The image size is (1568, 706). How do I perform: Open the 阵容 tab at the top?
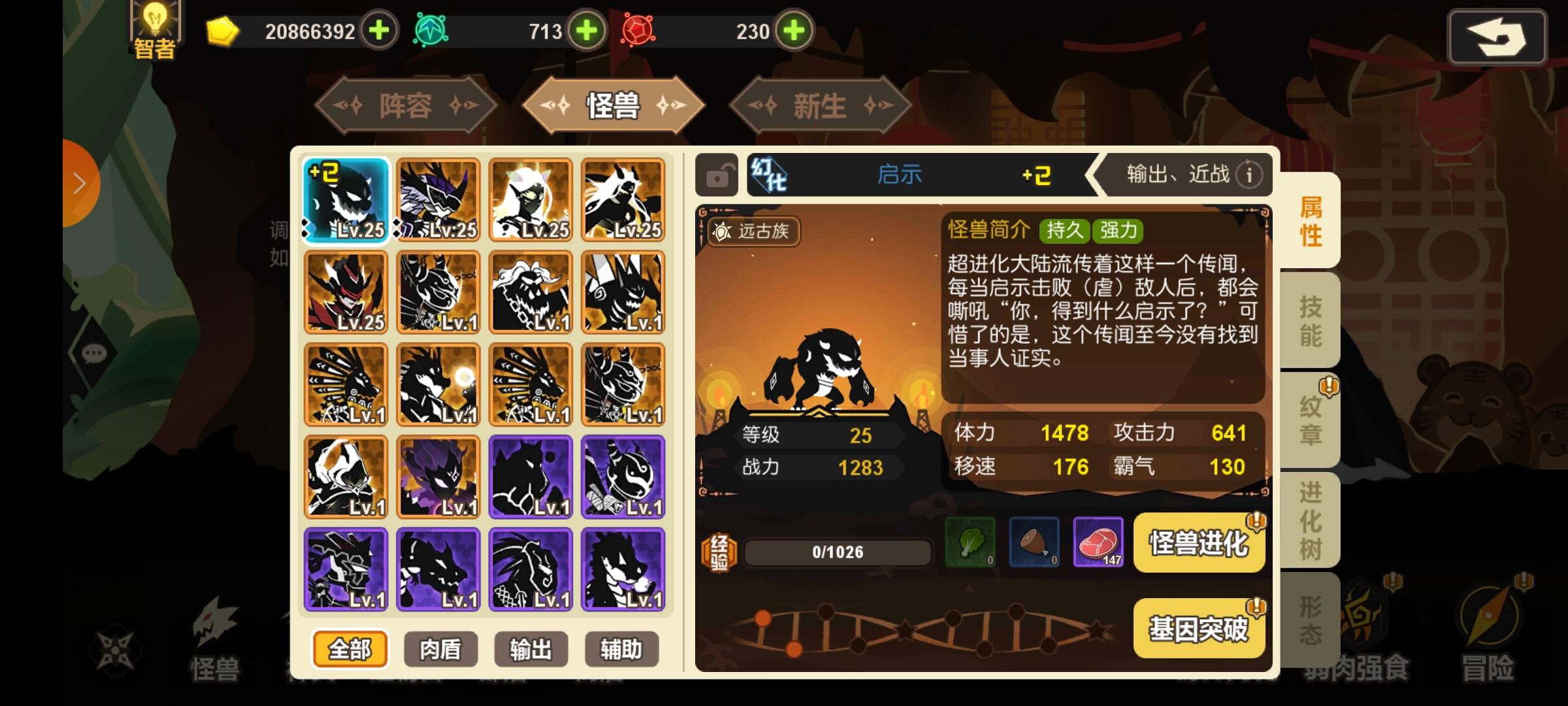405,105
